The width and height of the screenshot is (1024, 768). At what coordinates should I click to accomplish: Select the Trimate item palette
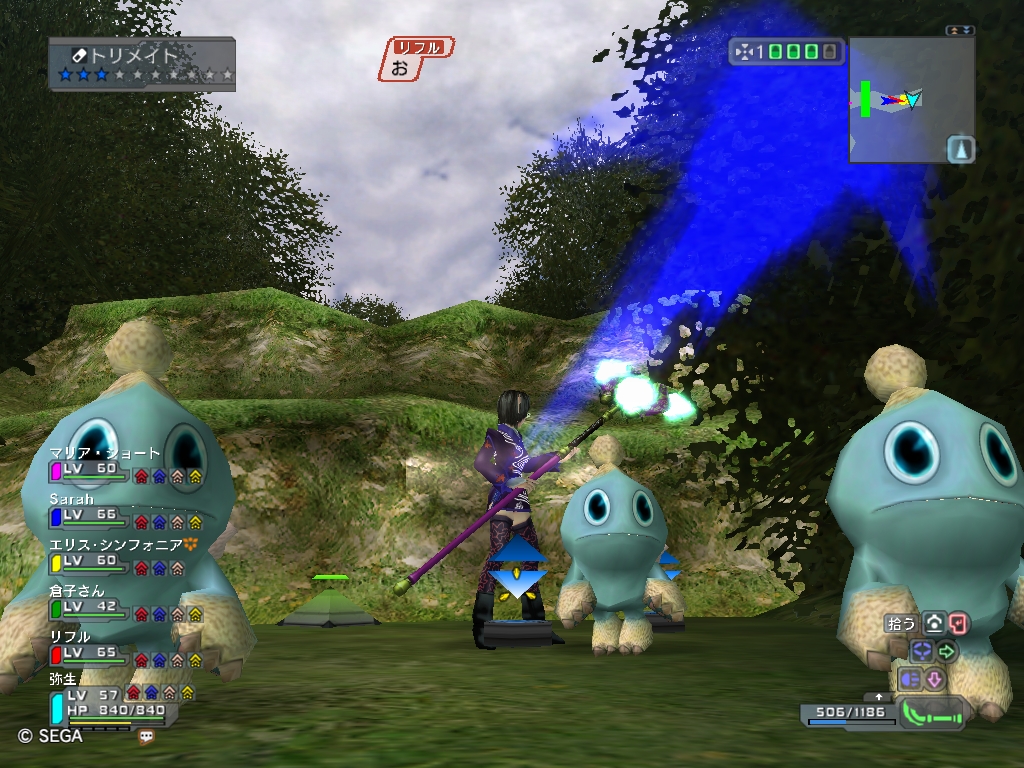[142, 64]
